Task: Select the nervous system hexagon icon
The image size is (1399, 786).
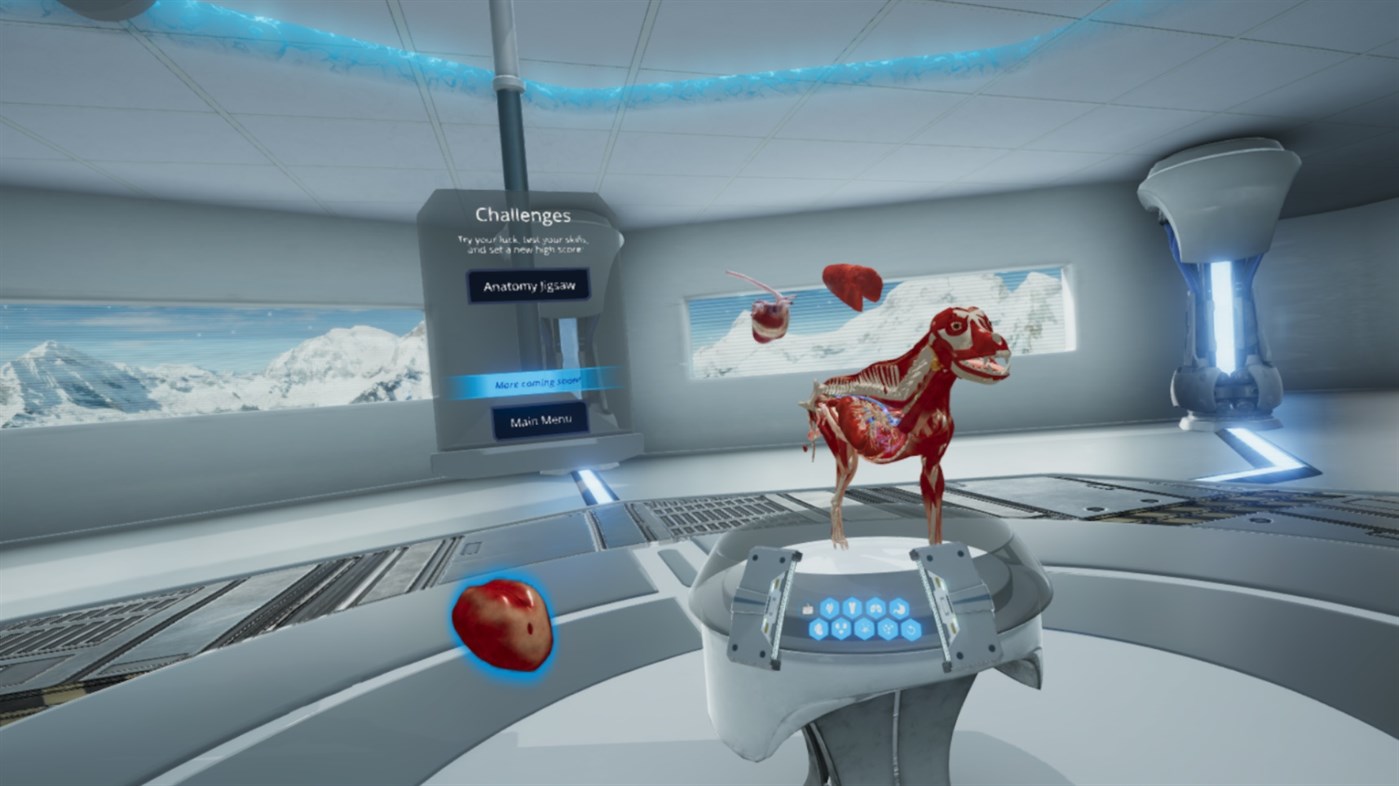Action: [x=865, y=629]
